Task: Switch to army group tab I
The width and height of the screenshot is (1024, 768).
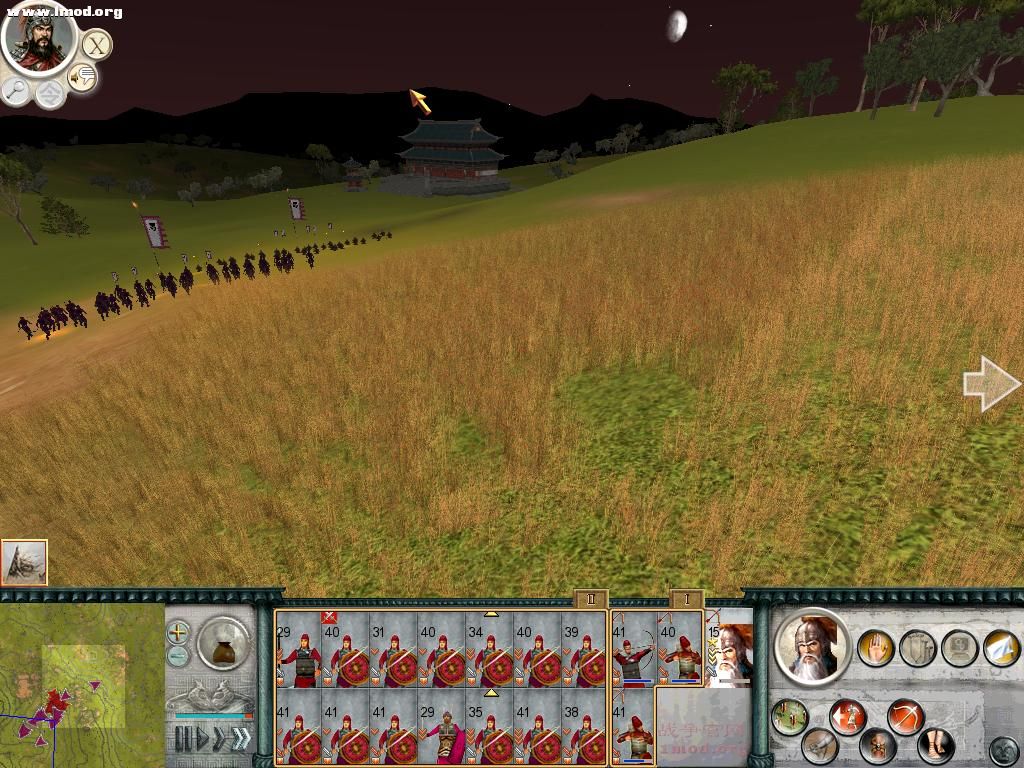Action: [687, 599]
